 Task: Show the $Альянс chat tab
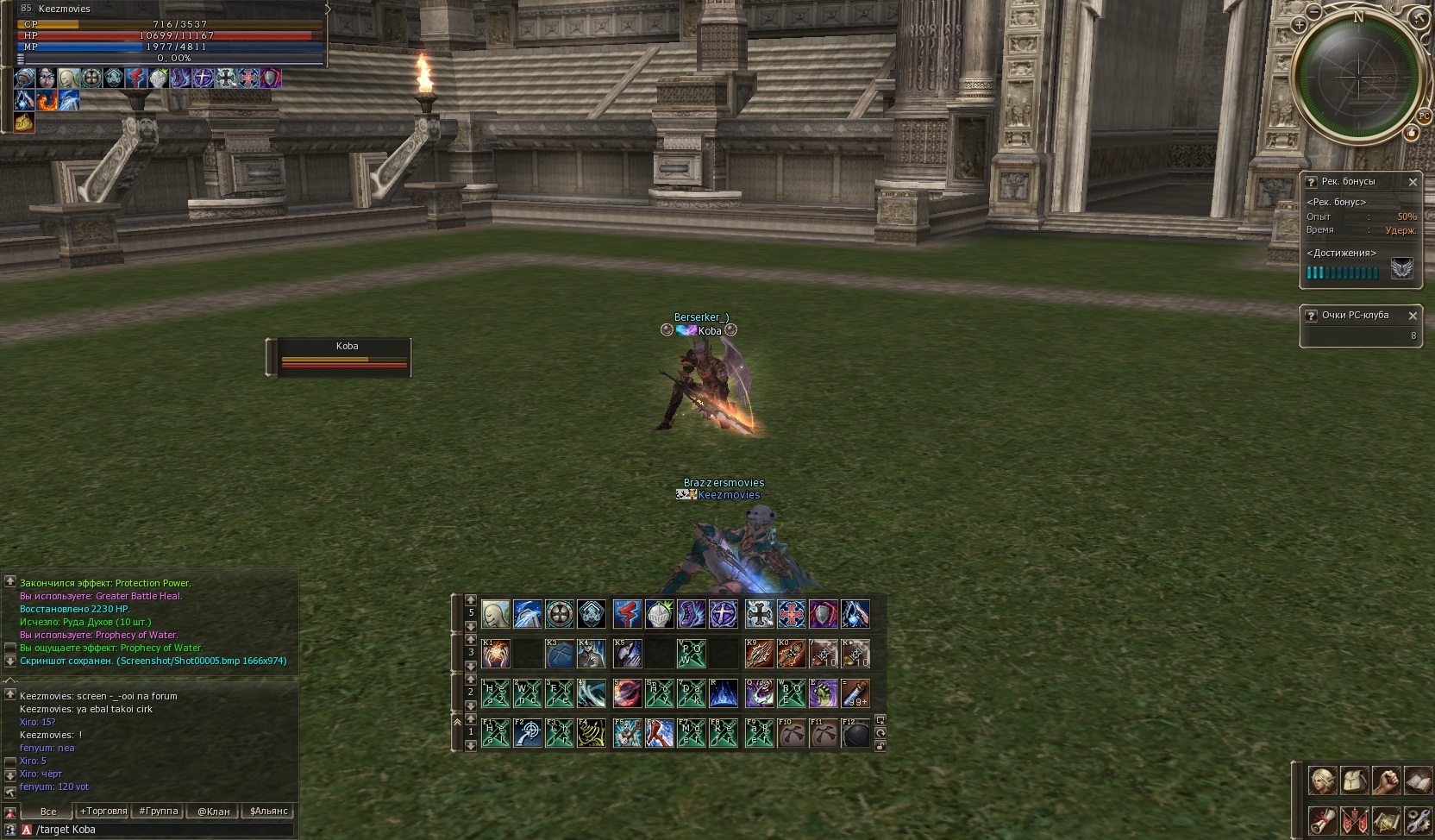pos(269,811)
